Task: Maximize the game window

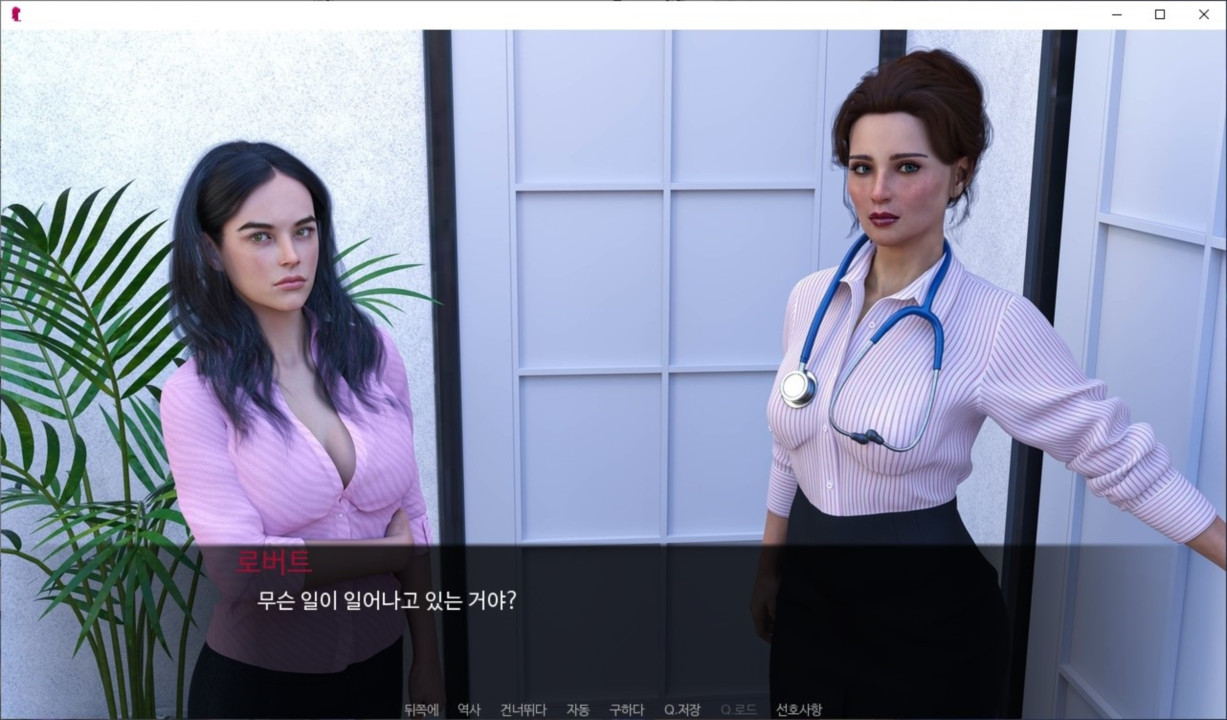Action: tap(1160, 14)
